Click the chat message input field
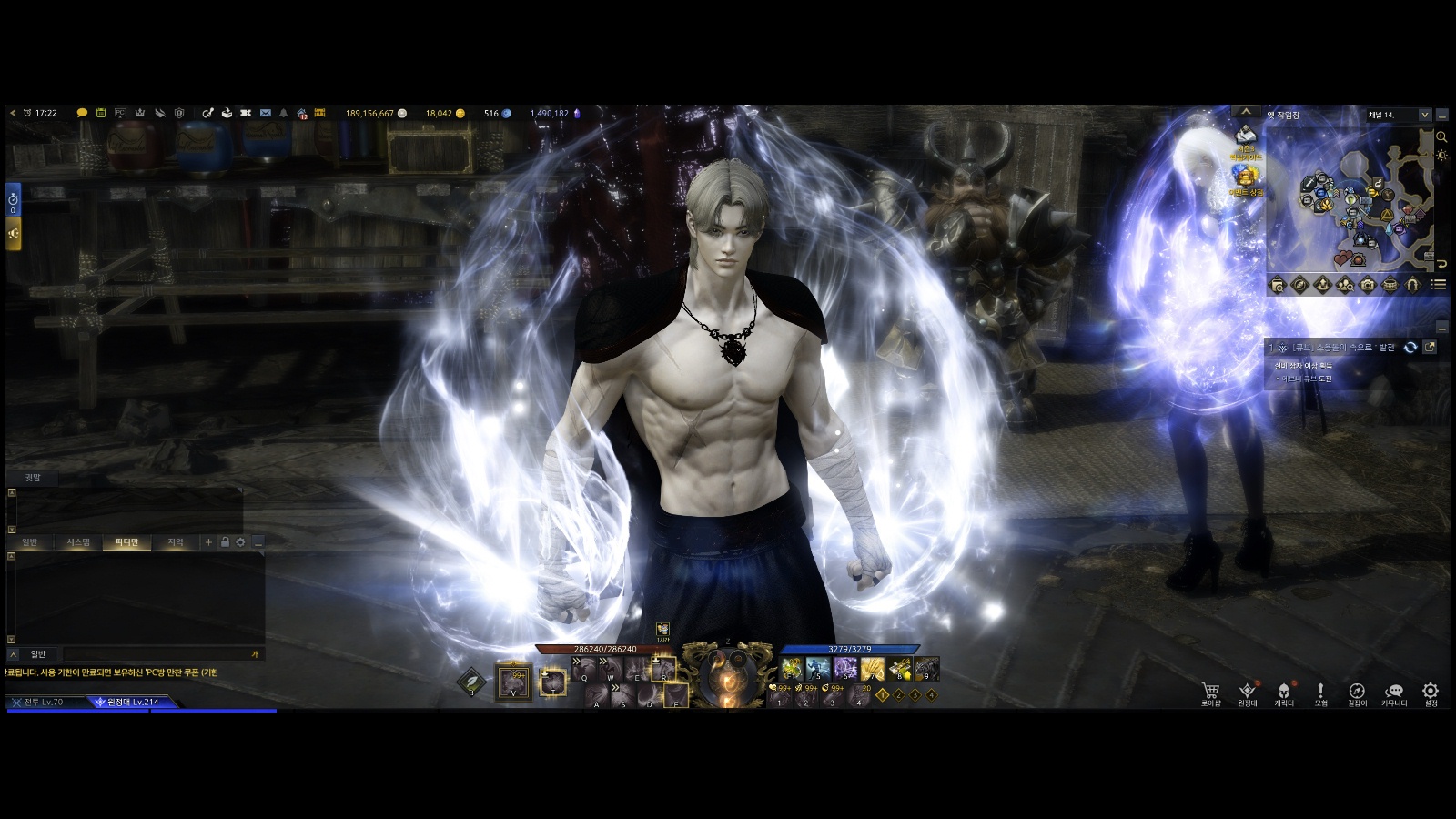The width and height of the screenshot is (1456, 819). pos(155,654)
